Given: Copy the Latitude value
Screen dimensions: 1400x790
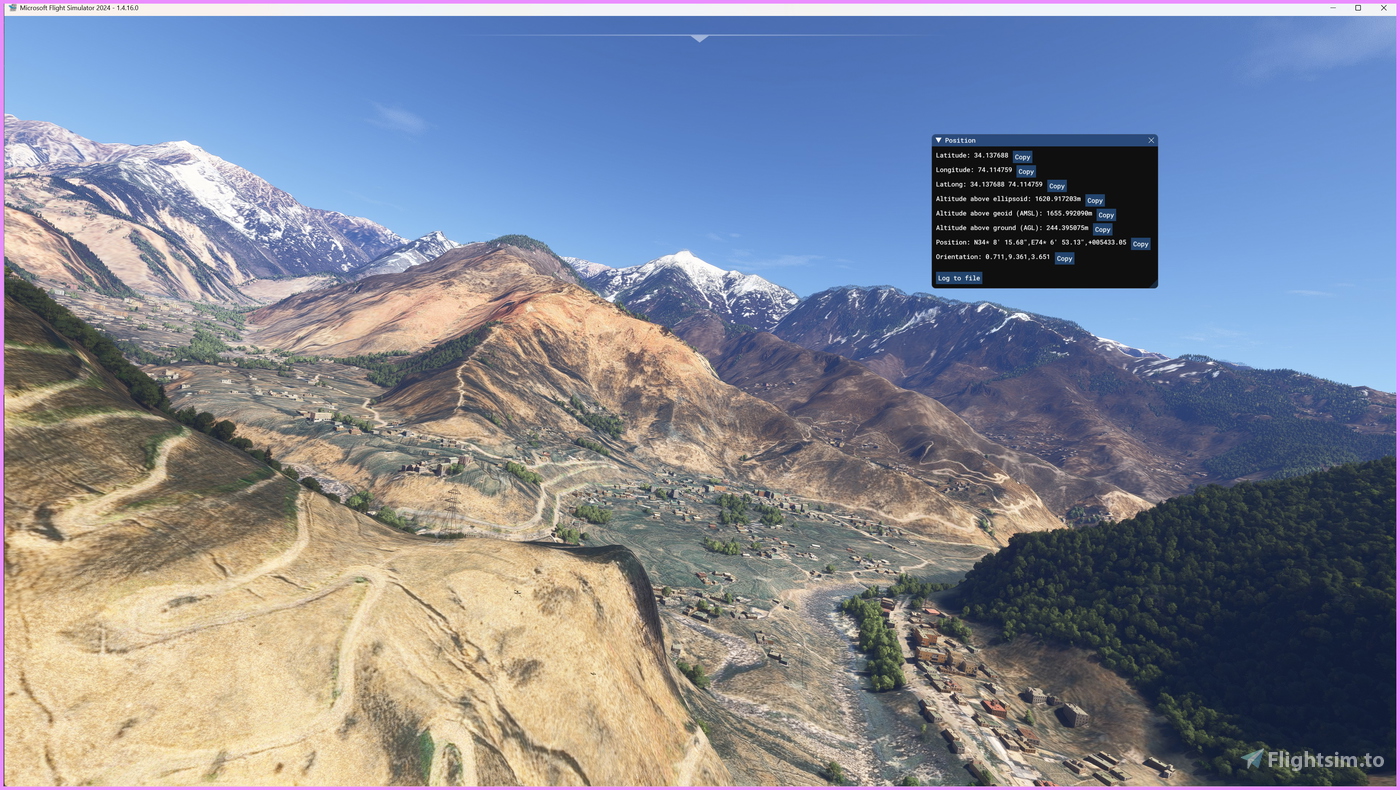Looking at the screenshot, I should (x=1022, y=155).
